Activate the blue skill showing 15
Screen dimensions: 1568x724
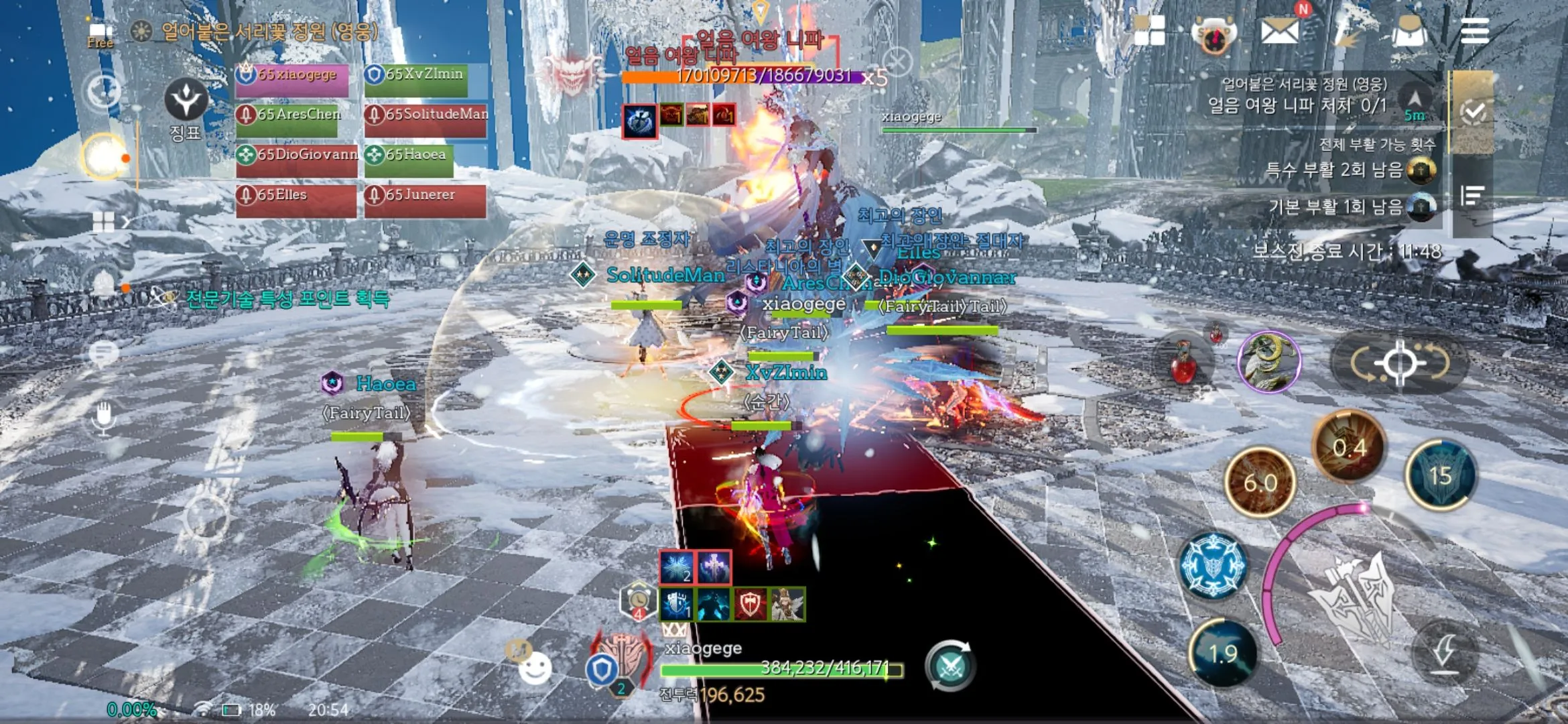1440,475
